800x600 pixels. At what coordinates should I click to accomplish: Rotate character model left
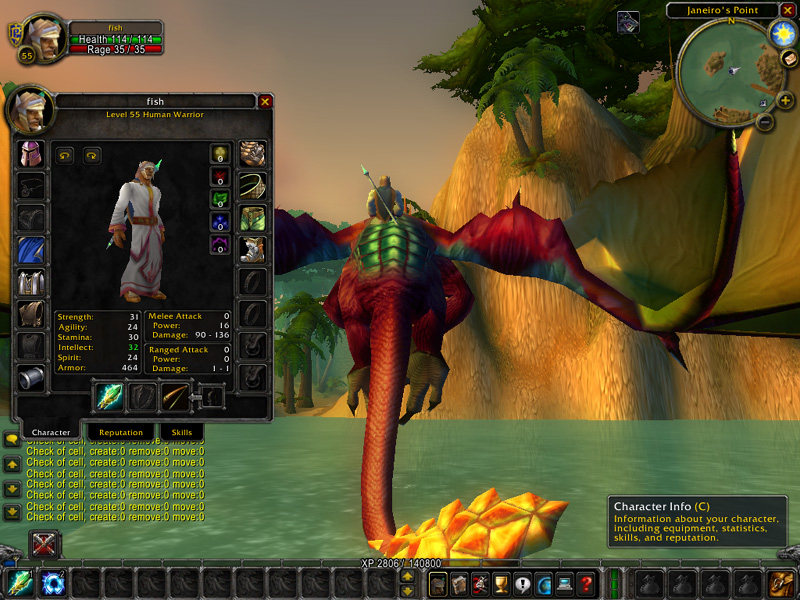(66, 155)
